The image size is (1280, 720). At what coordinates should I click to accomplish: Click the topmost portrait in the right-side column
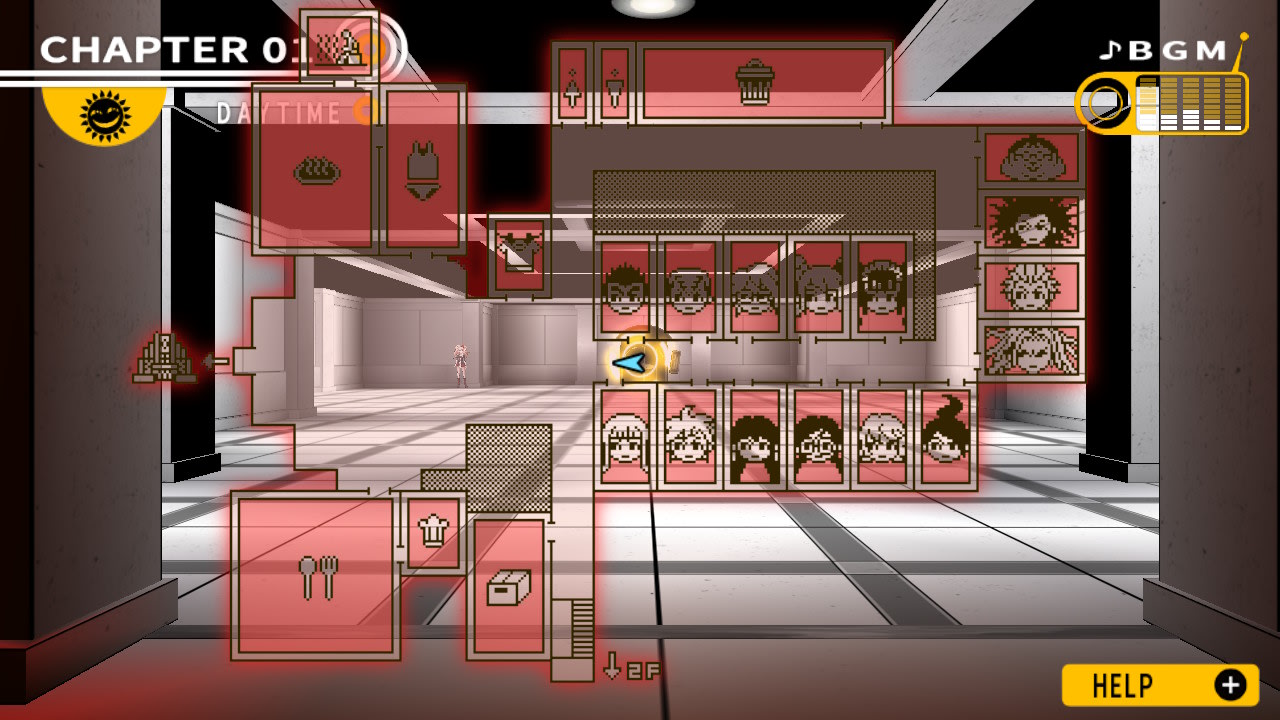(1030, 158)
